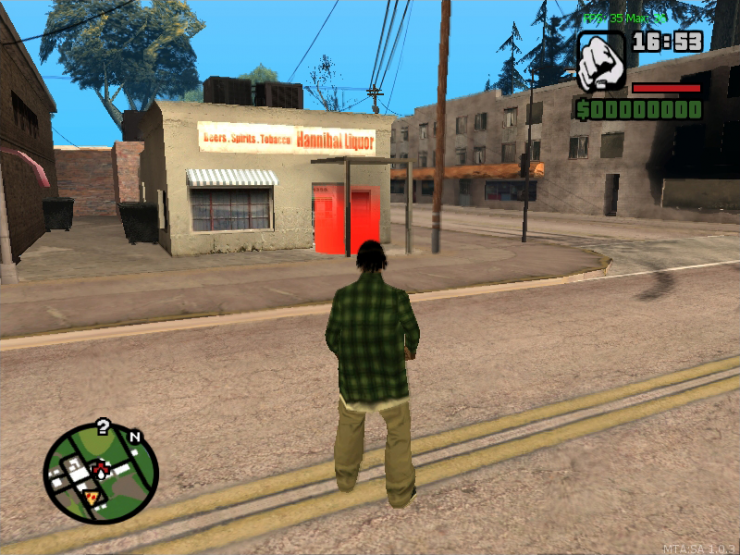Click the question mark blip on the radar
The height and width of the screenshot is (555, 740).
coord(102,429)
